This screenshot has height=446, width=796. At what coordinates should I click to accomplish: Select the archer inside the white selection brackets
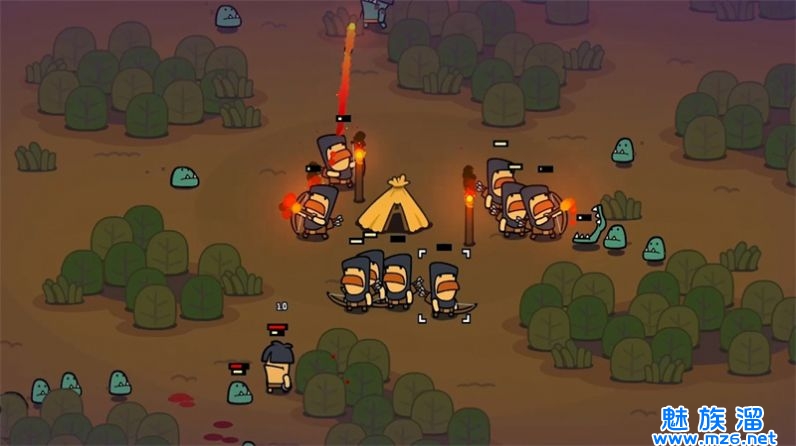(x=443, y=288)
